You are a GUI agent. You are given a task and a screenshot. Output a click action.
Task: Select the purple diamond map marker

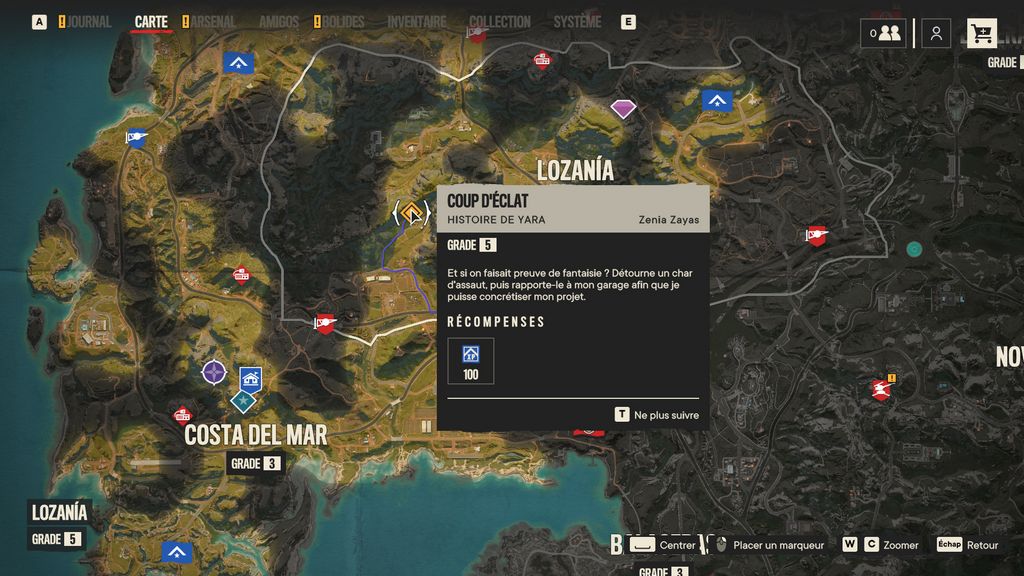point(623,108)
